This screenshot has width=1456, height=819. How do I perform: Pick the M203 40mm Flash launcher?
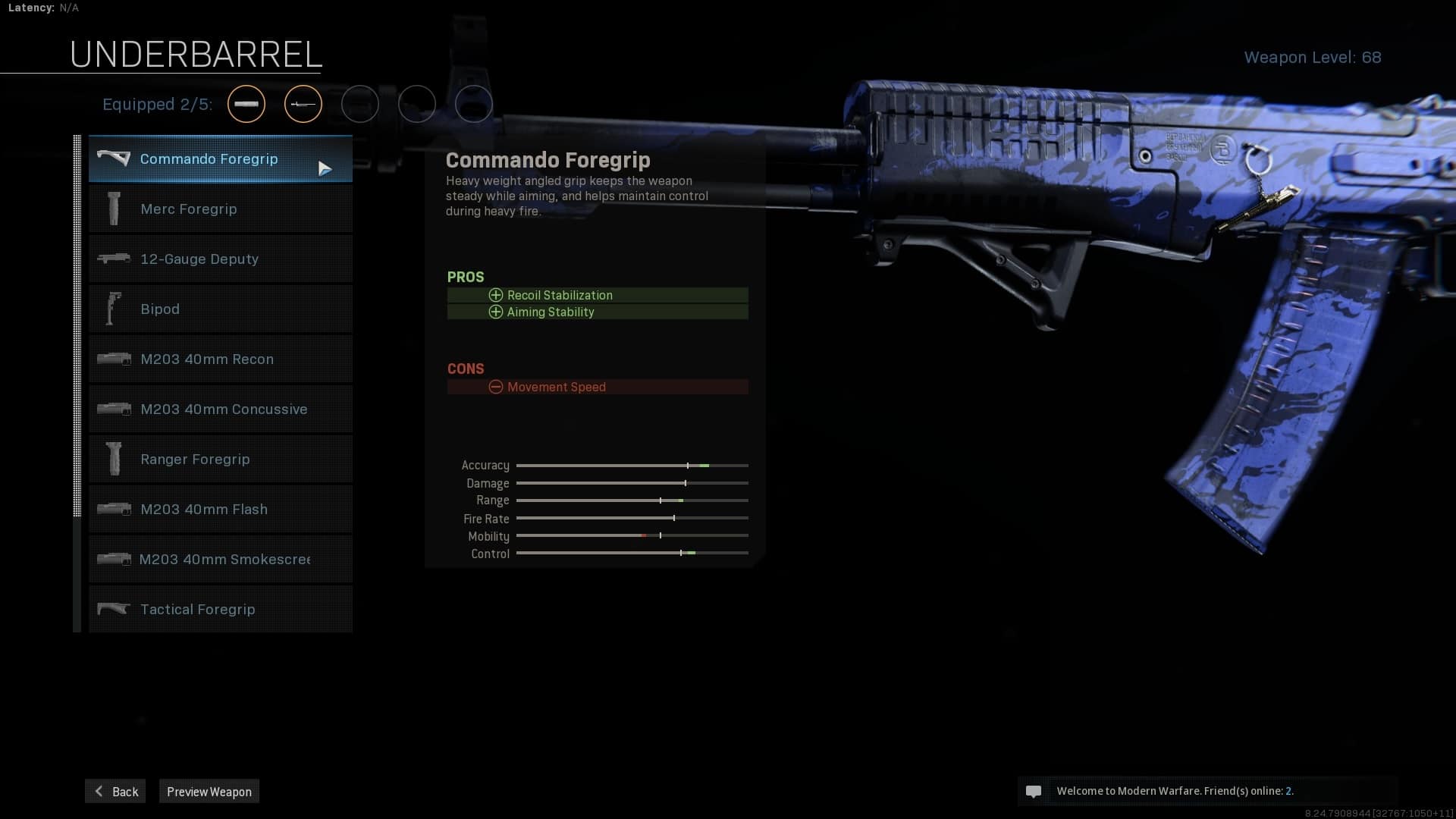point(220,510)
